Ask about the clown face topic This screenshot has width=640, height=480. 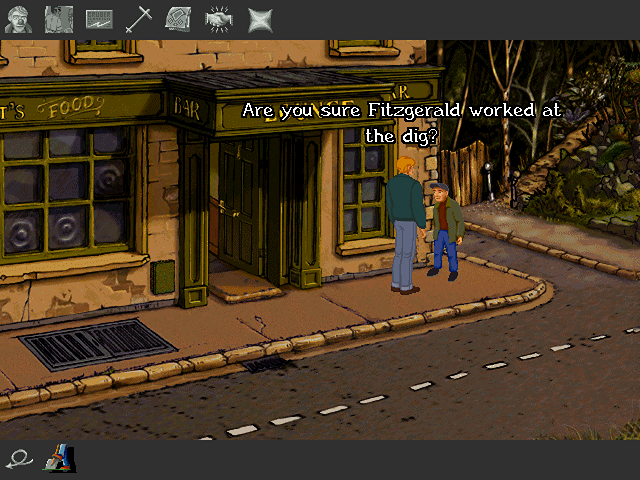click(17, 18)
